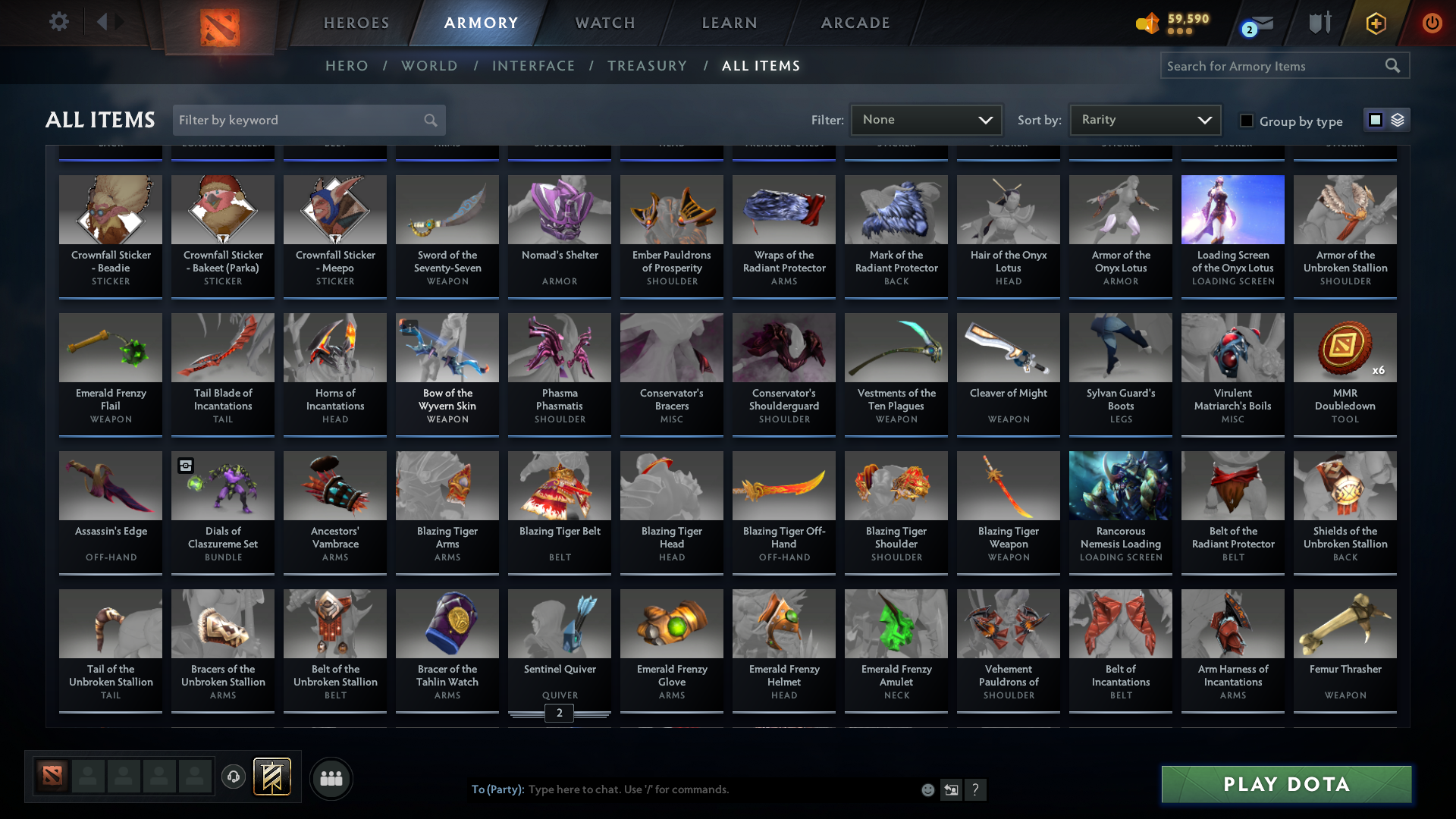Click the shield and sword armory icon

click(x=1319, y=23)
